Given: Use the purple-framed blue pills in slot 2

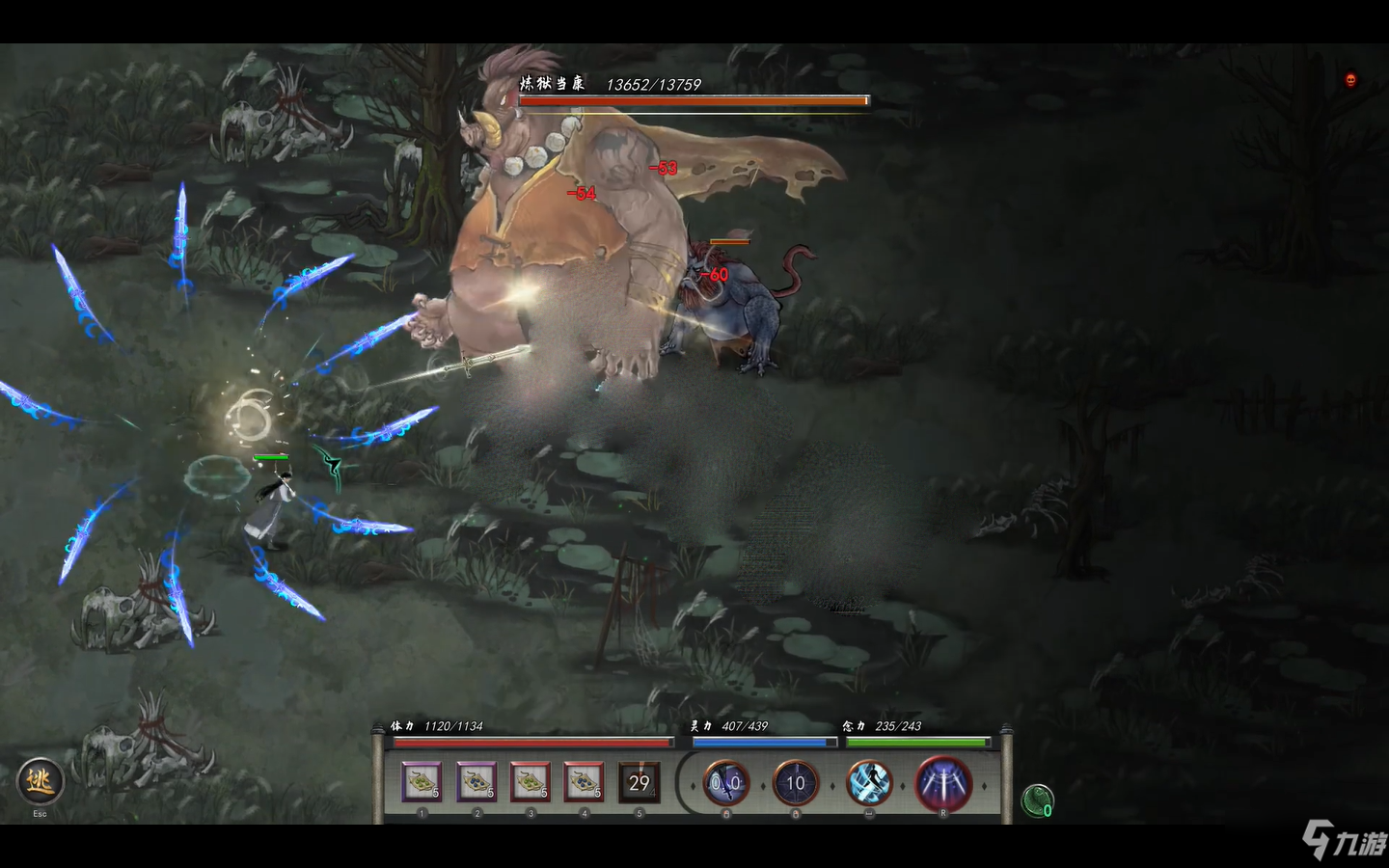Looking at the screenshot, I should 476,783.
